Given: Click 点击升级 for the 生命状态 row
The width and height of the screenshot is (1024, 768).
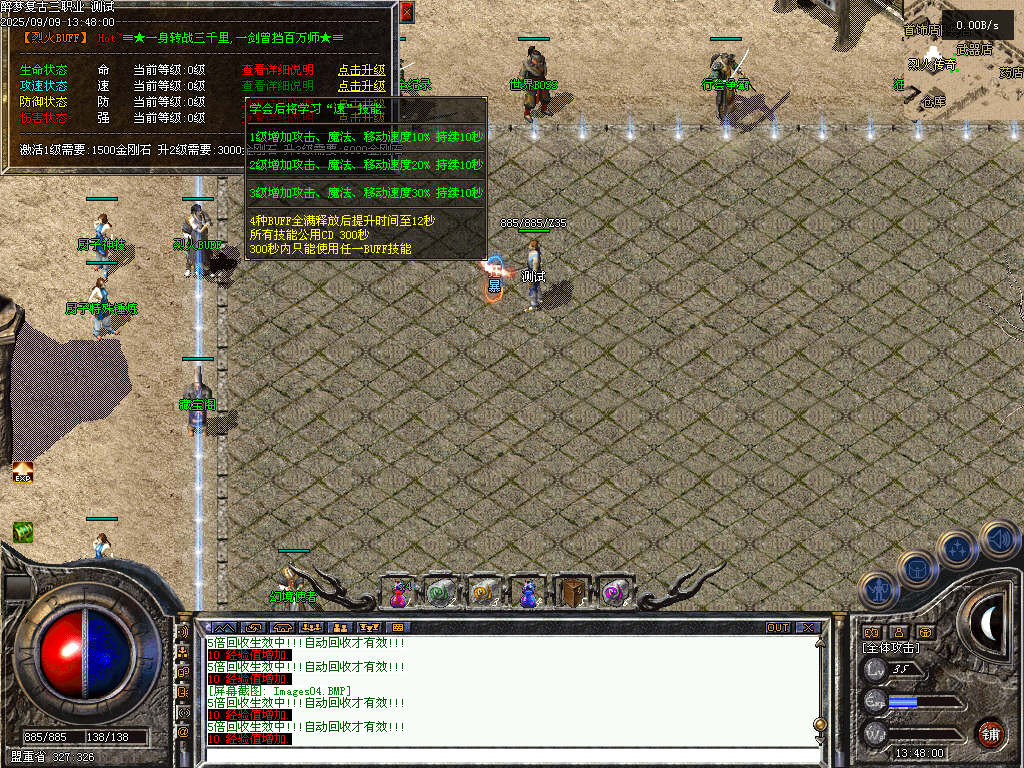Looking at the screenshot, I should [x=361, y=70].
